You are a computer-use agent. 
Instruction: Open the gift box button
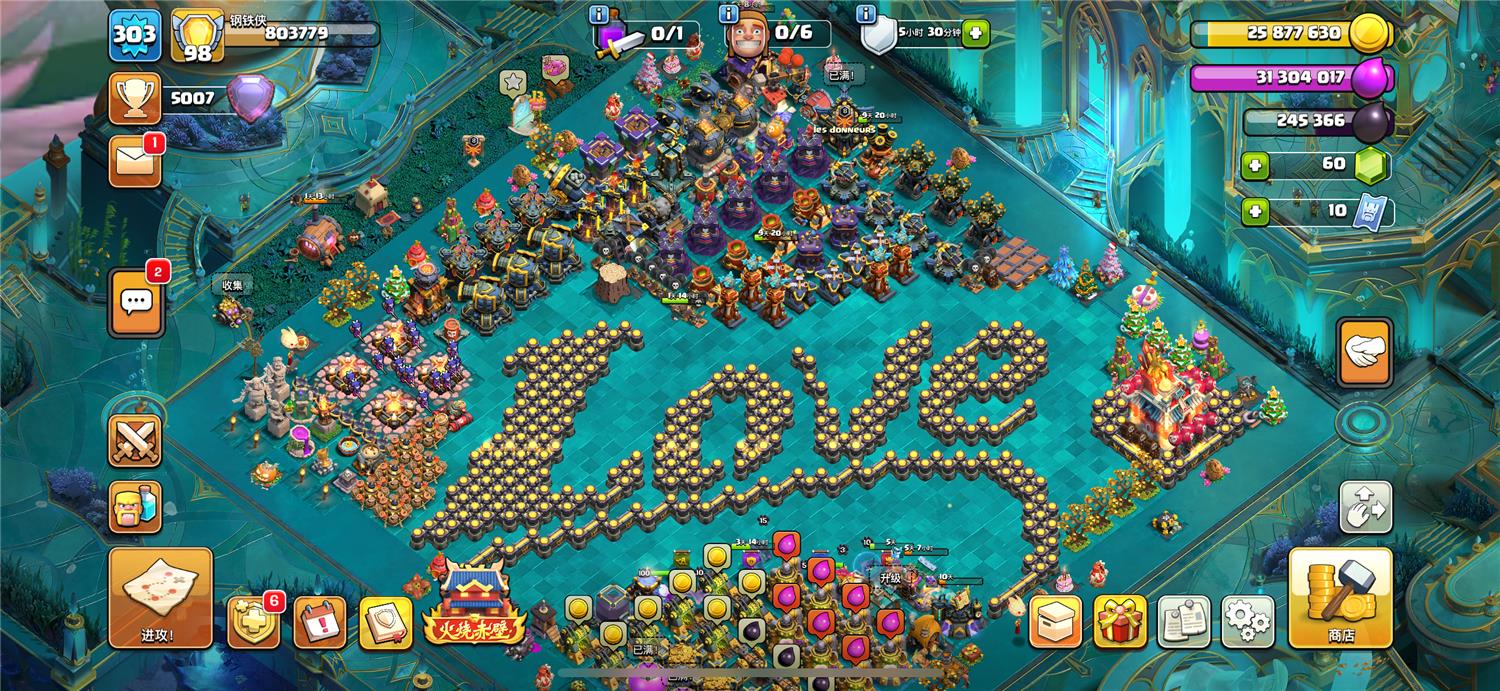pyautogui.click(x=1119, y=621)
